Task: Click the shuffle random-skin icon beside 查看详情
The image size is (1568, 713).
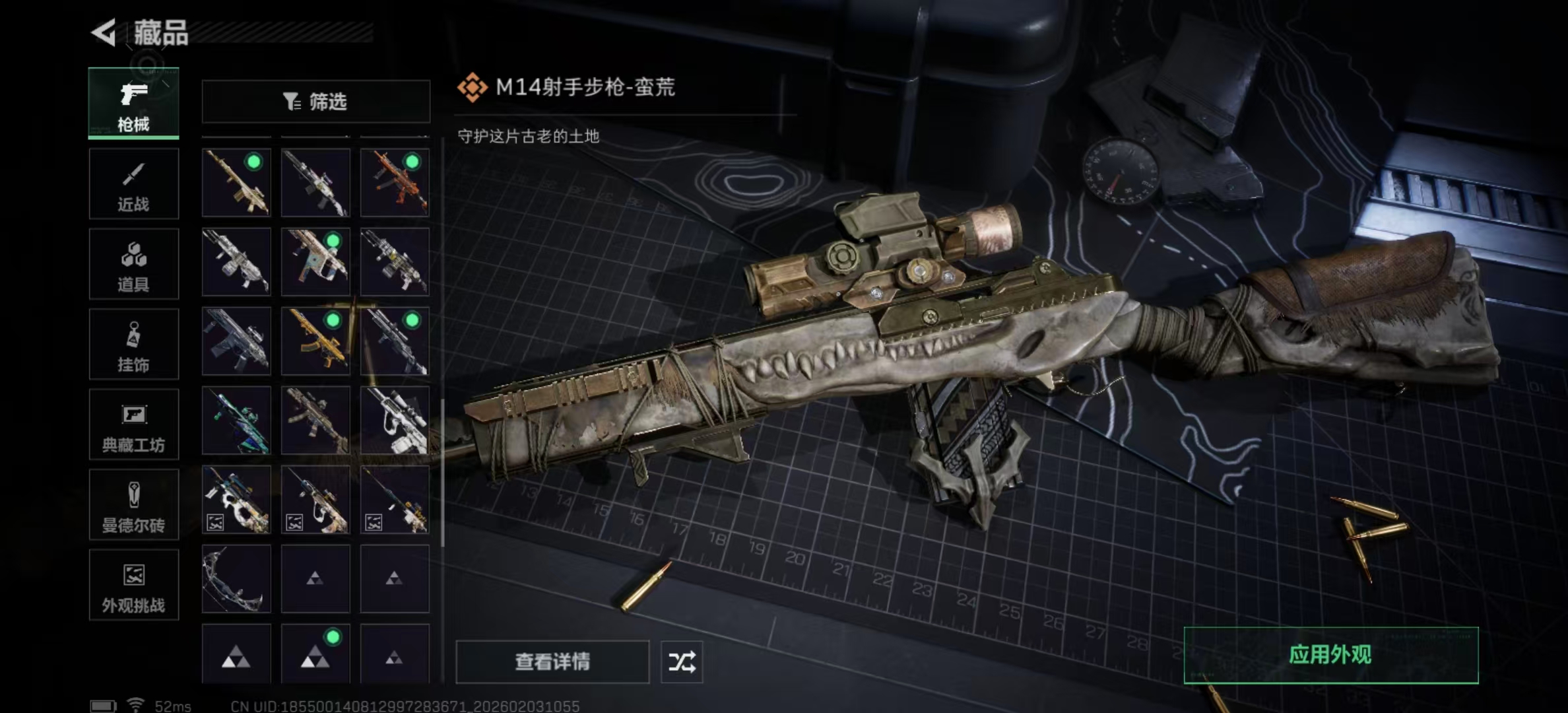Action: click(x=682, y=660)
